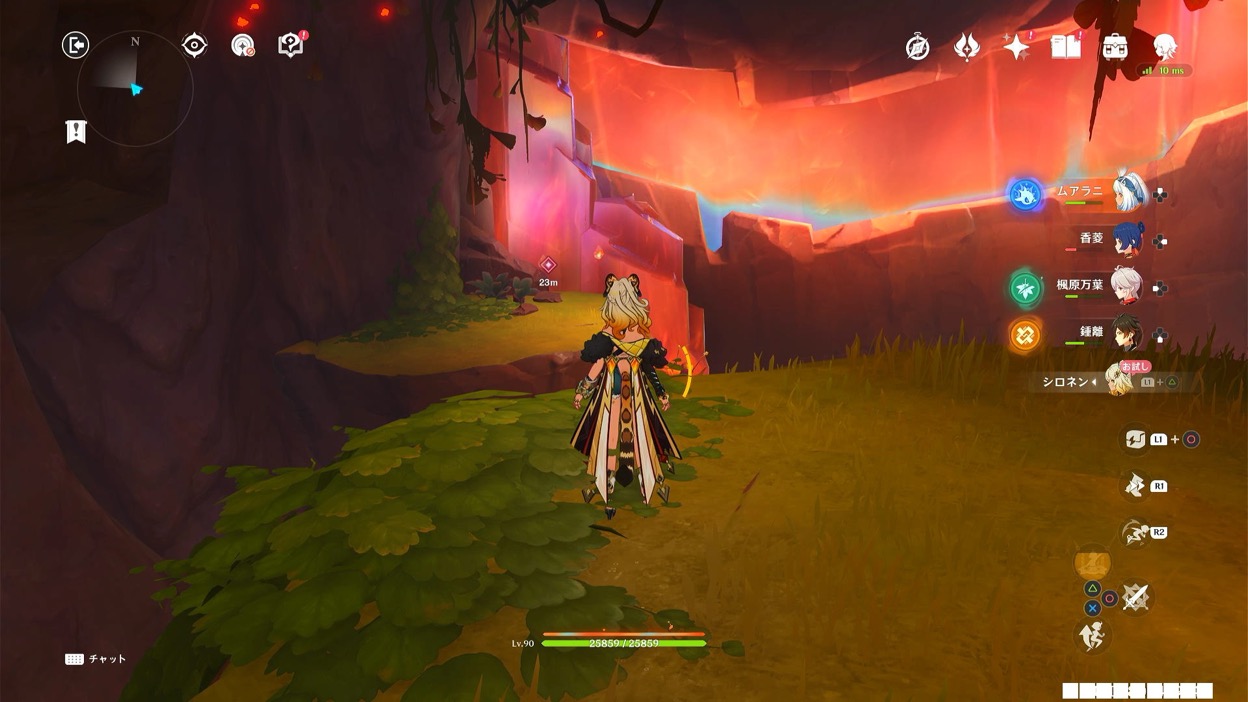Open the handbook book icon
1248x702 pixels.
pyautogui.click(x=1066, y=47)
